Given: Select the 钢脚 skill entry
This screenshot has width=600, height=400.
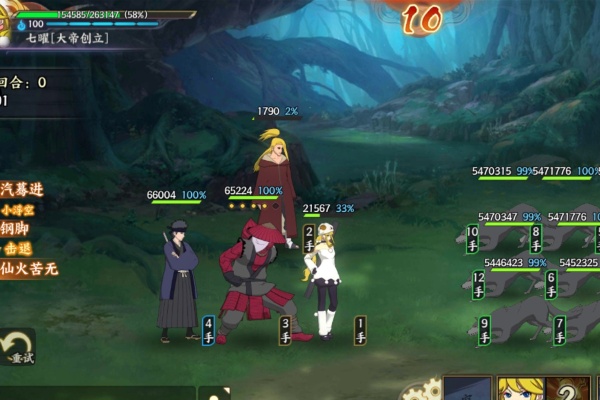Looking at the screenshot, I should (x=21, y=229).
